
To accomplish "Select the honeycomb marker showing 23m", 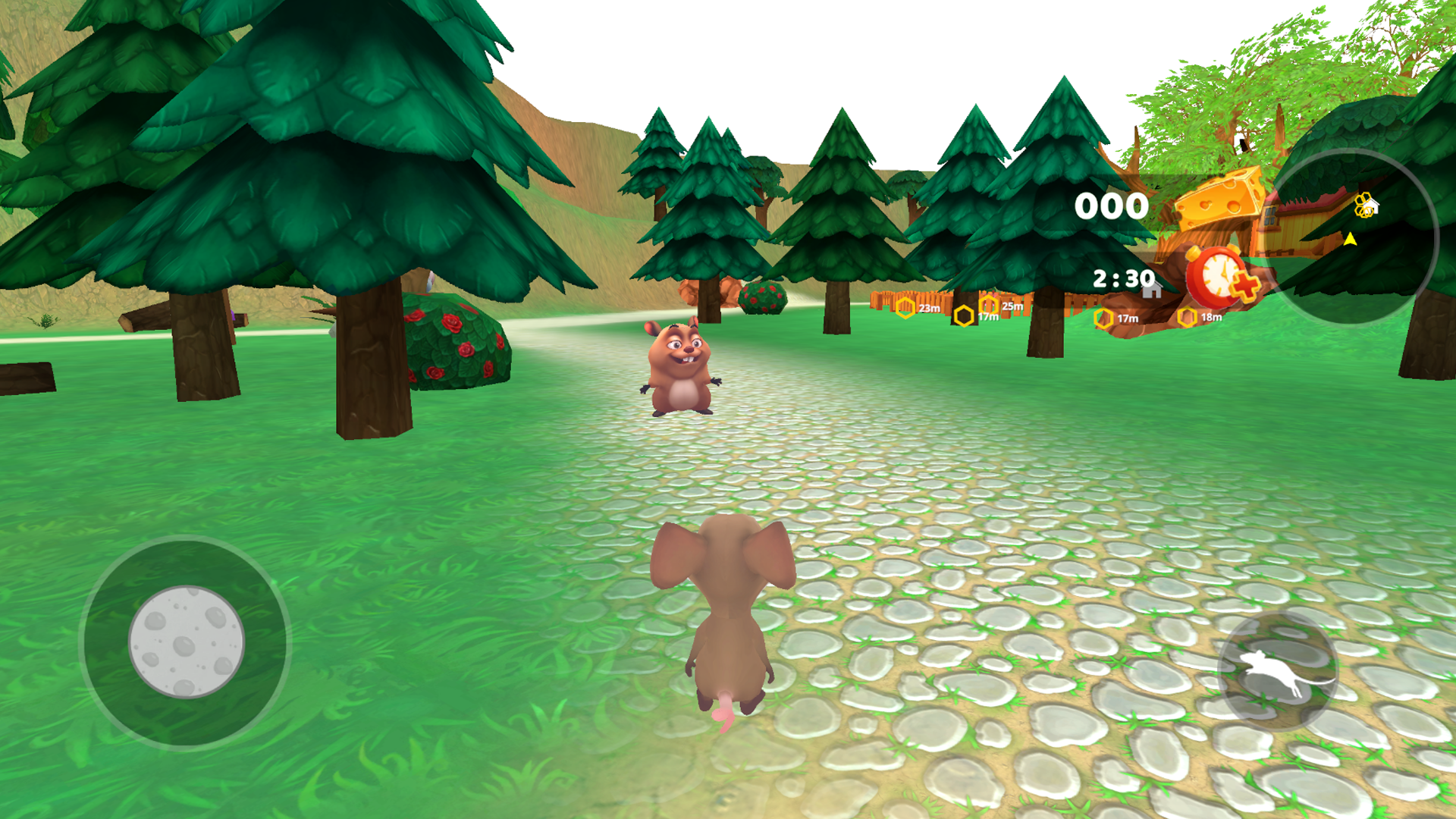I will [905, 306].
